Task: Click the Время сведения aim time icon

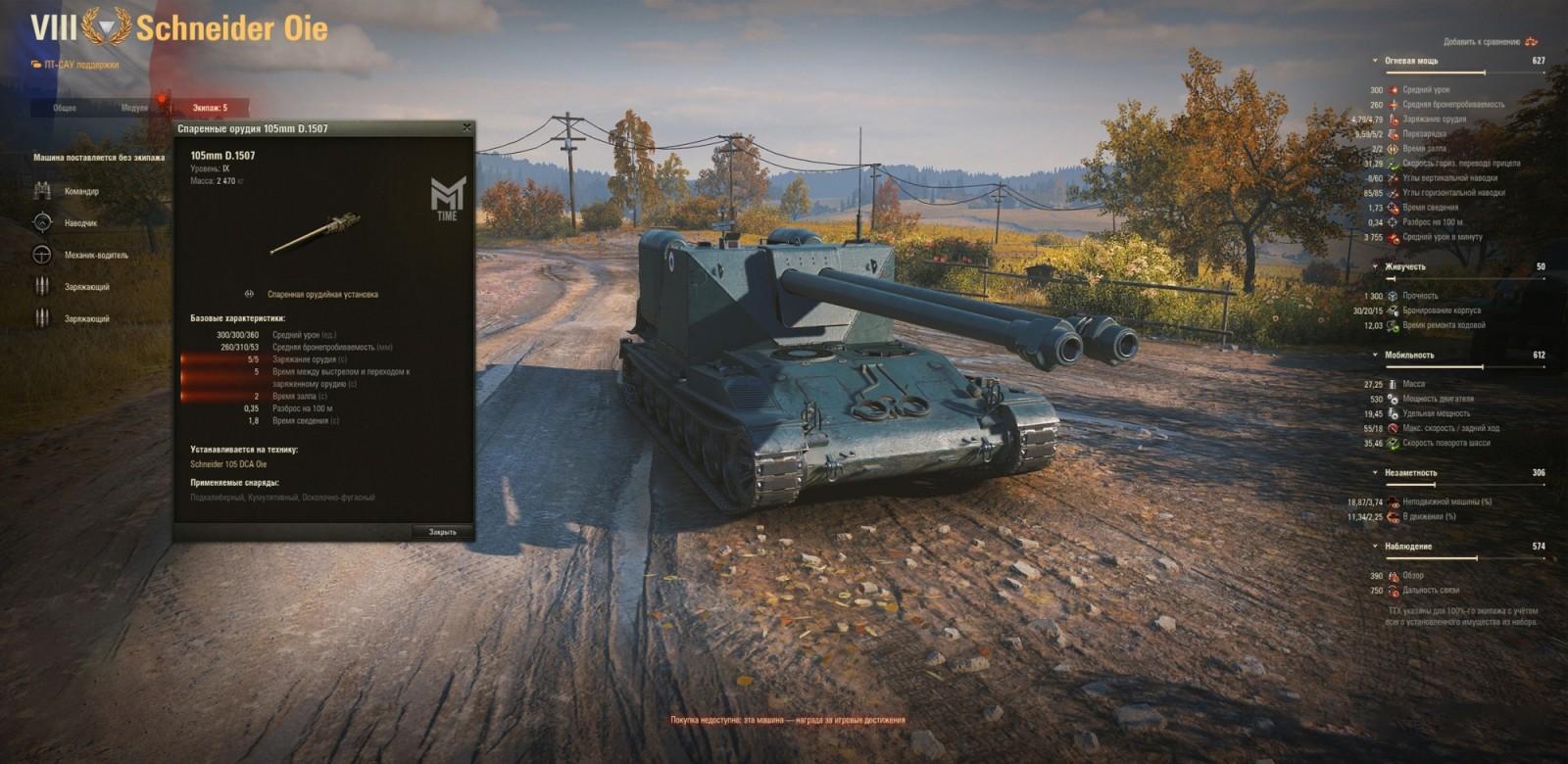Action: [x=1394, y=207]
